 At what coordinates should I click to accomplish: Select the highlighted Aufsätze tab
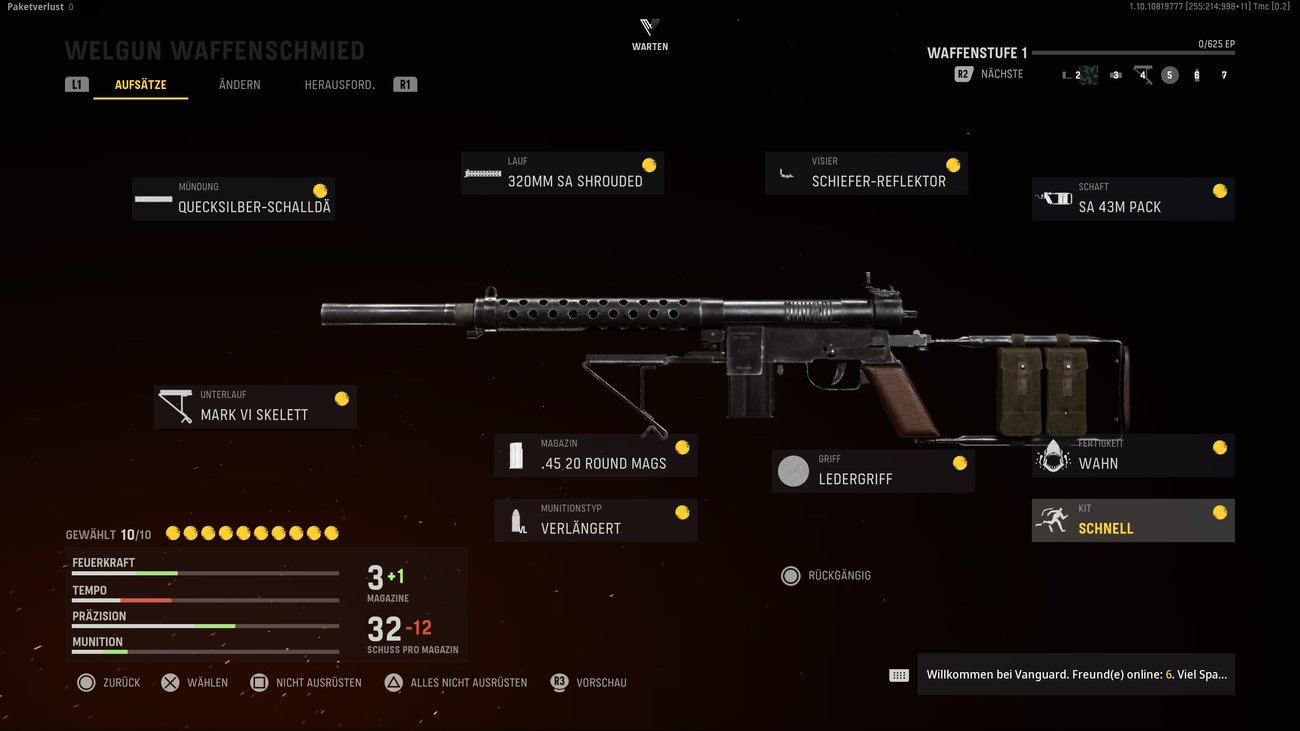[x=140, y=84]
